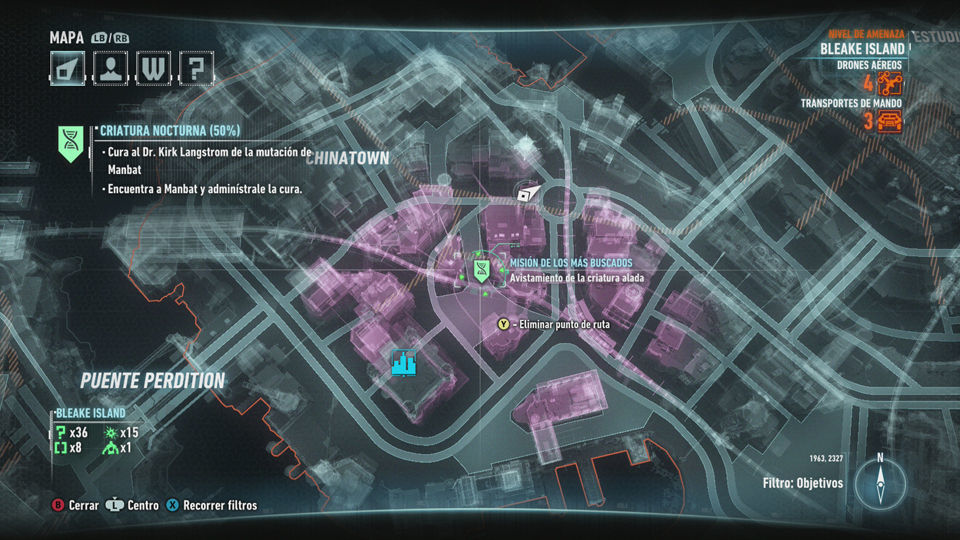Click the white player position arrow marker
Screen dimensions: 960x540
click(527, 193)
